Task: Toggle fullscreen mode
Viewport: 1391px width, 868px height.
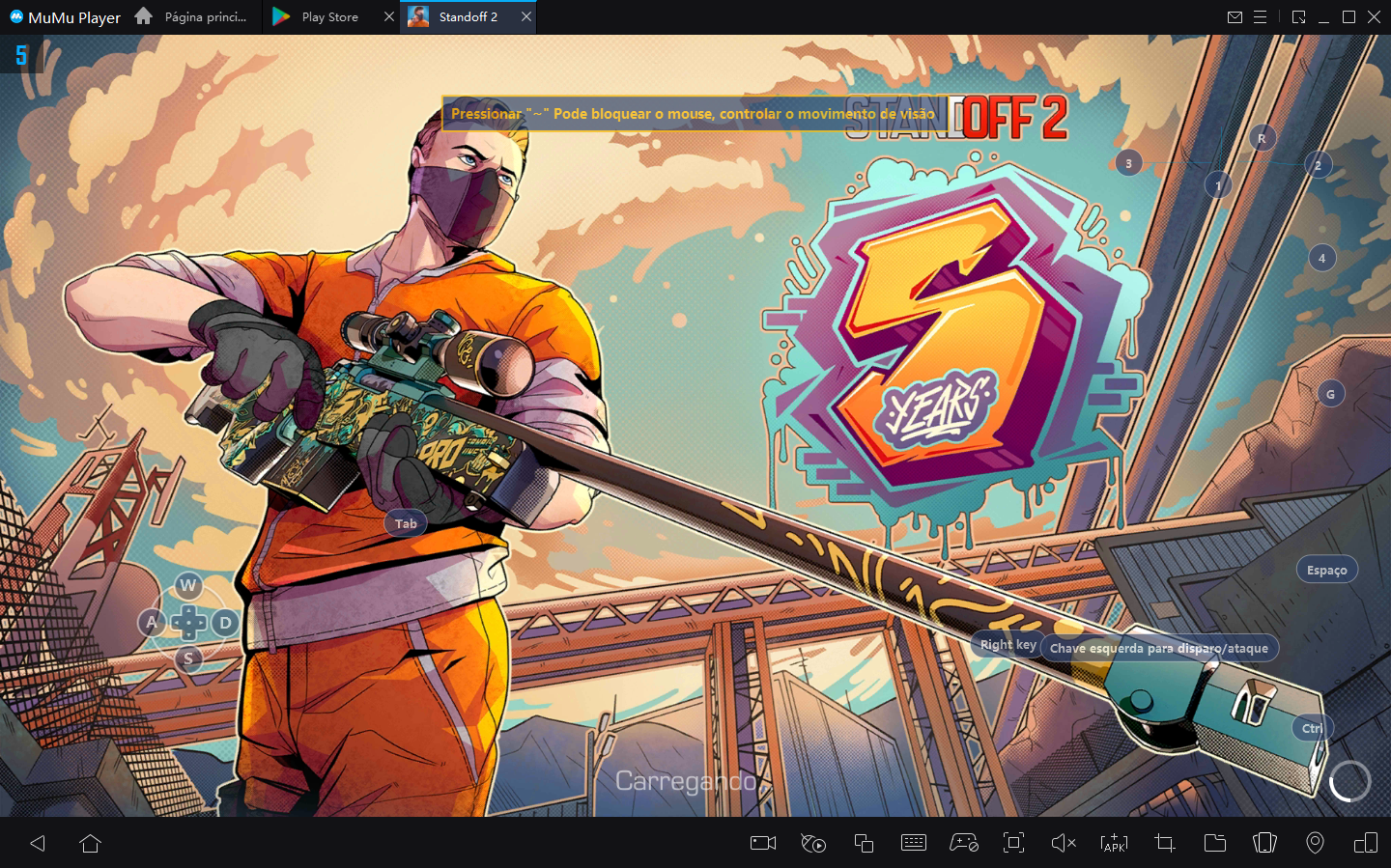Action: click(1013, 843)
